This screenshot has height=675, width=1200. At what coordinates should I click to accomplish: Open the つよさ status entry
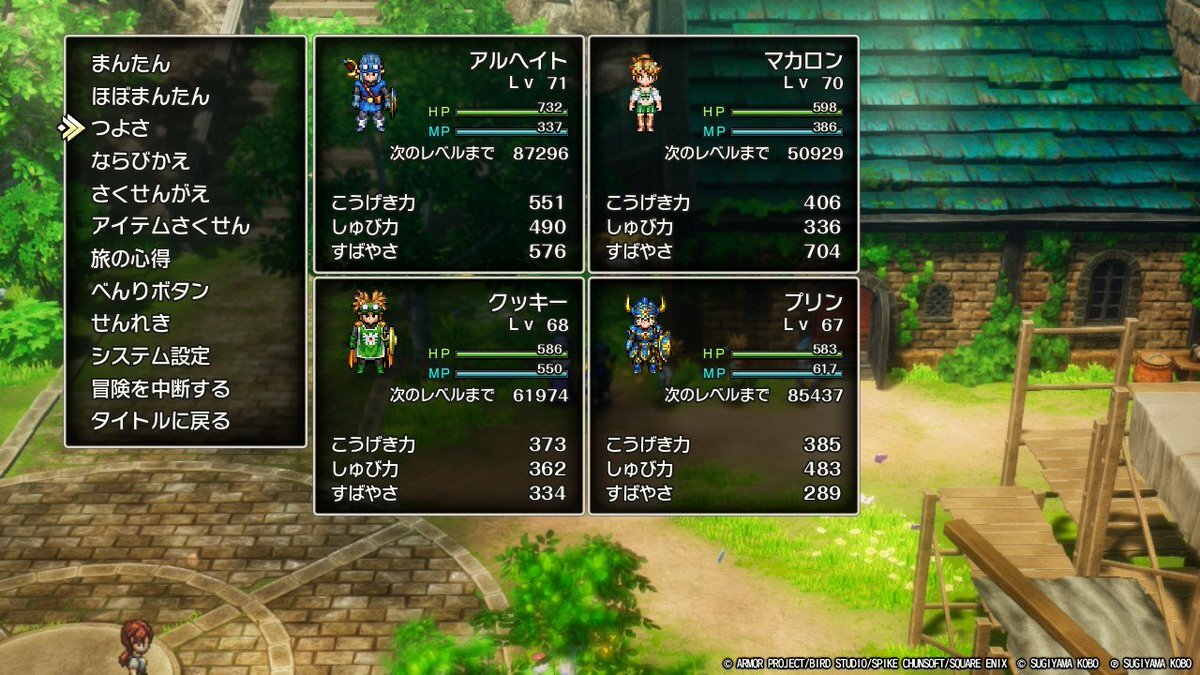click(120, 129)
